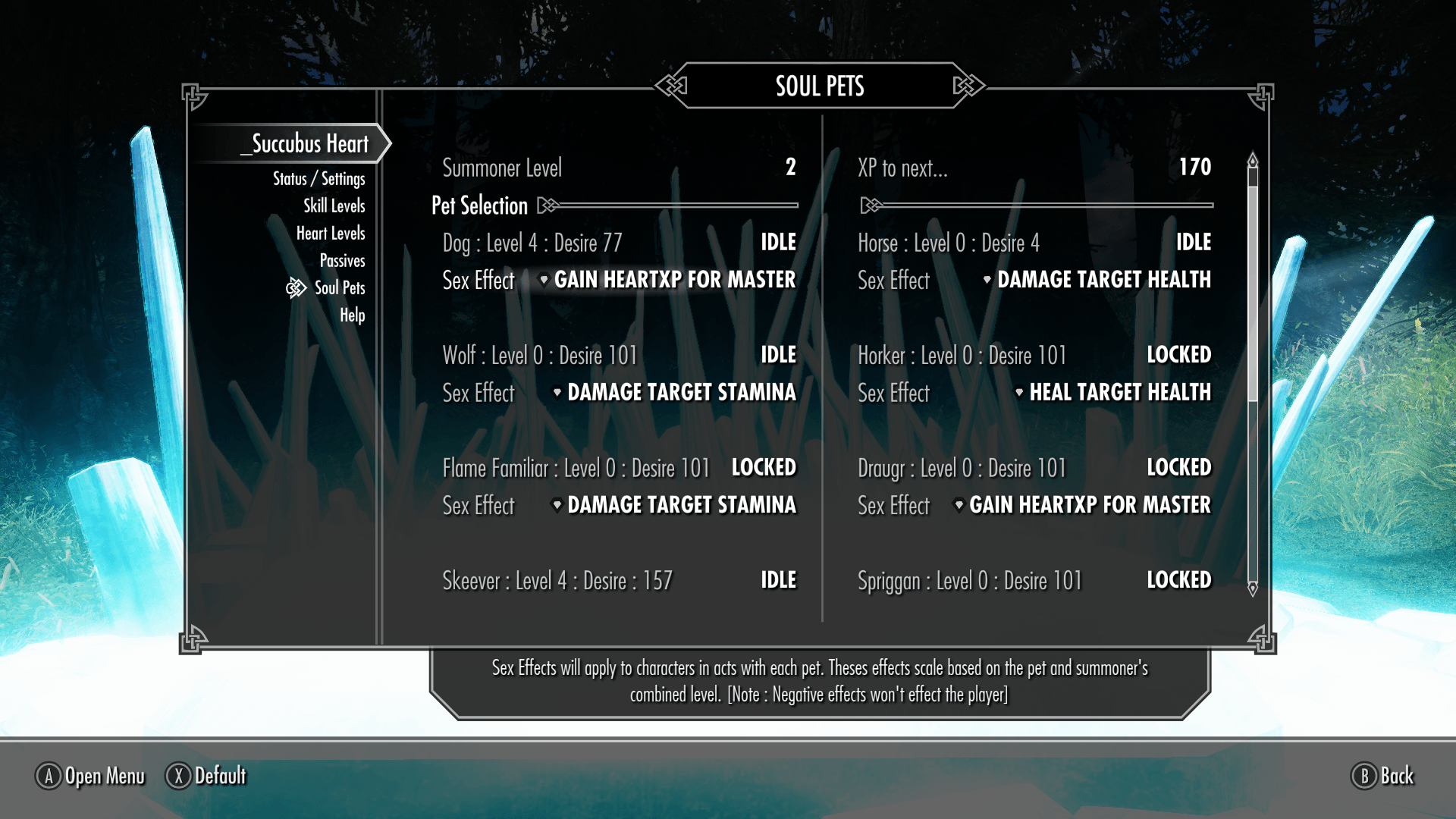This screenshot has height=819, width=1456.
Task: Toggle the Horse pet IDLE status
Action: pyautogui.click(x=1193, y=243)
